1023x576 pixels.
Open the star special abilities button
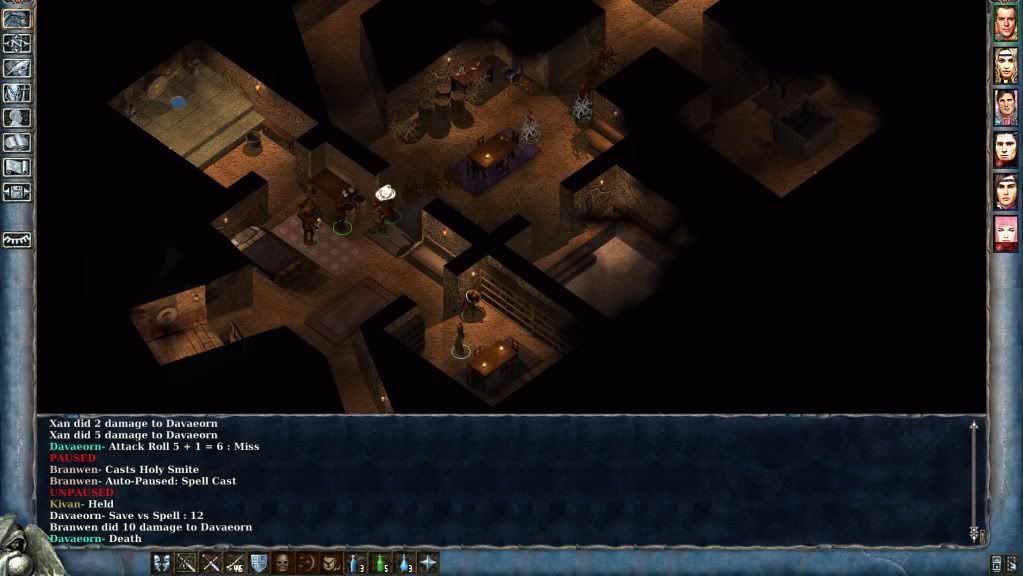(428, 563)
